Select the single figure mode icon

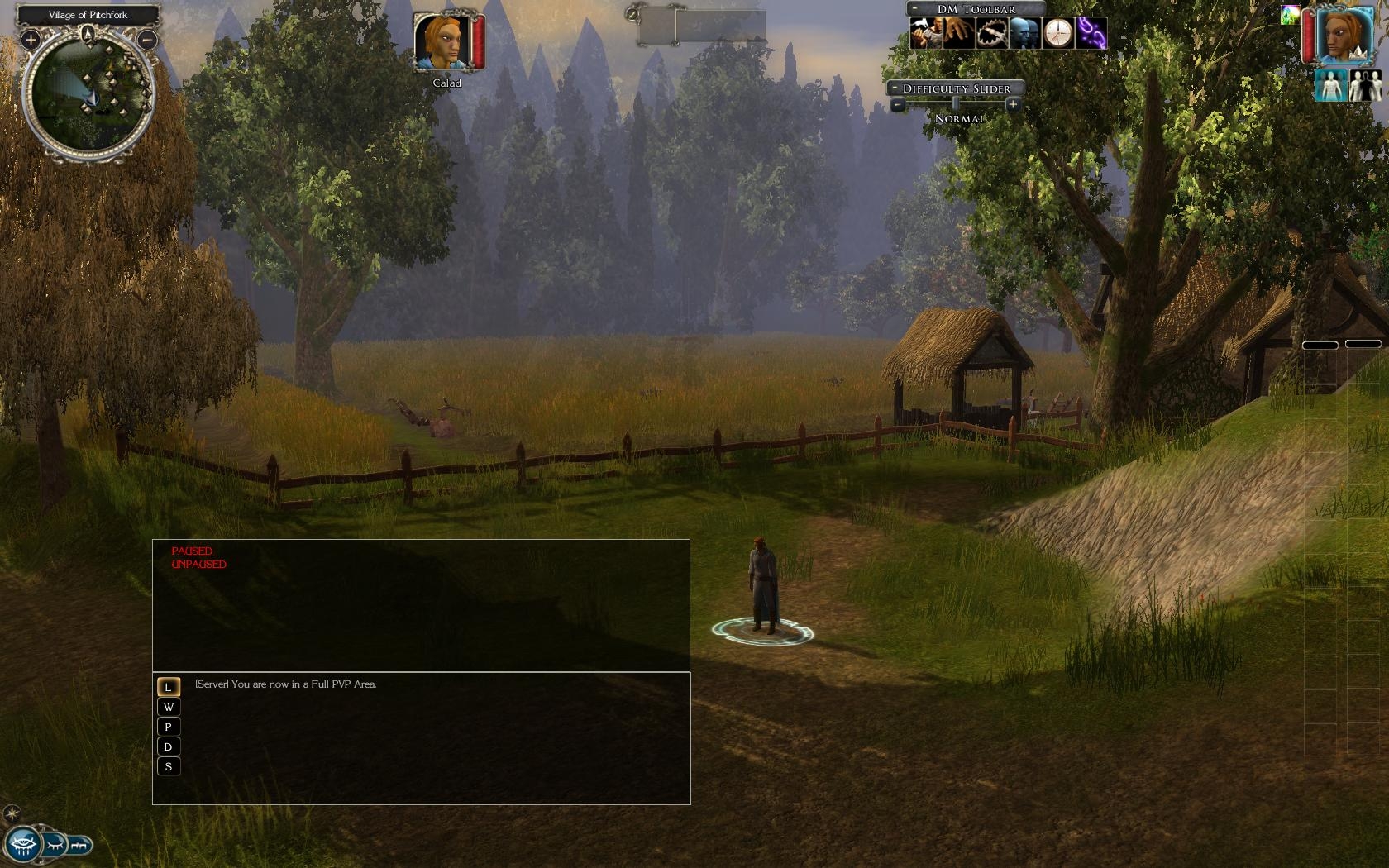[x=1330, y=85]
